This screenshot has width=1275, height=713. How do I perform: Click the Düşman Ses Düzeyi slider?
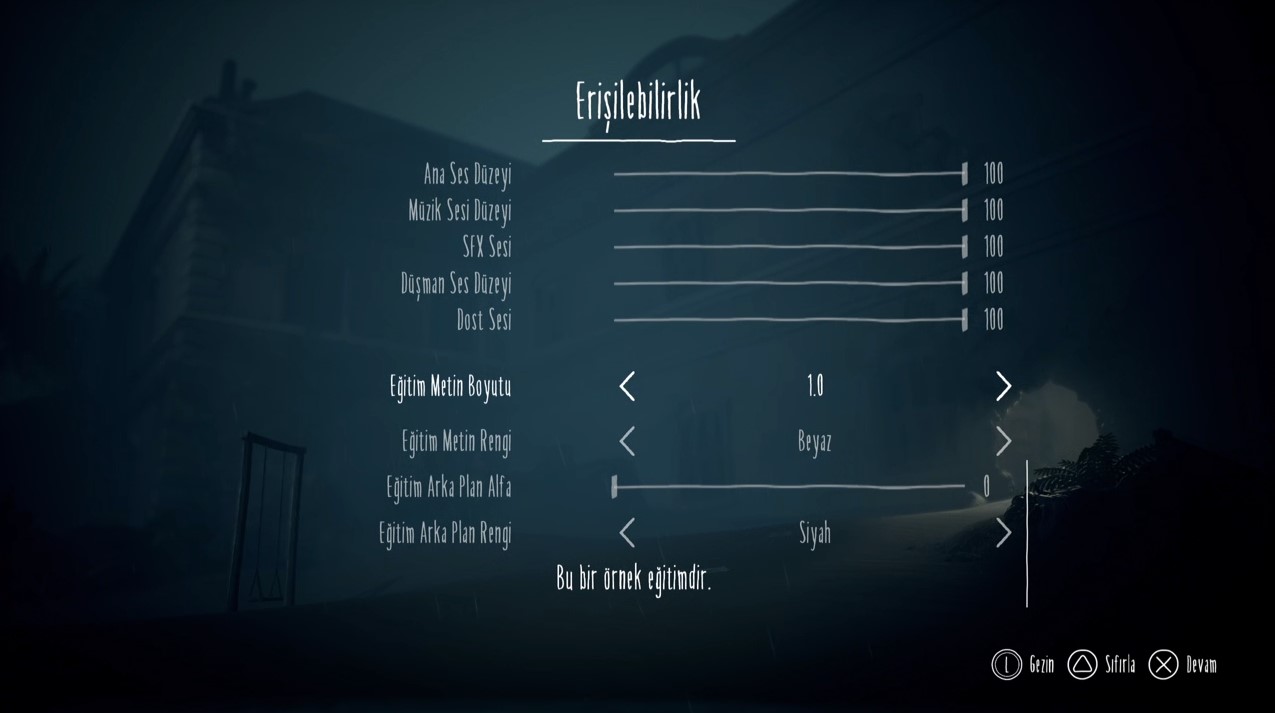(x=789, y=284)
